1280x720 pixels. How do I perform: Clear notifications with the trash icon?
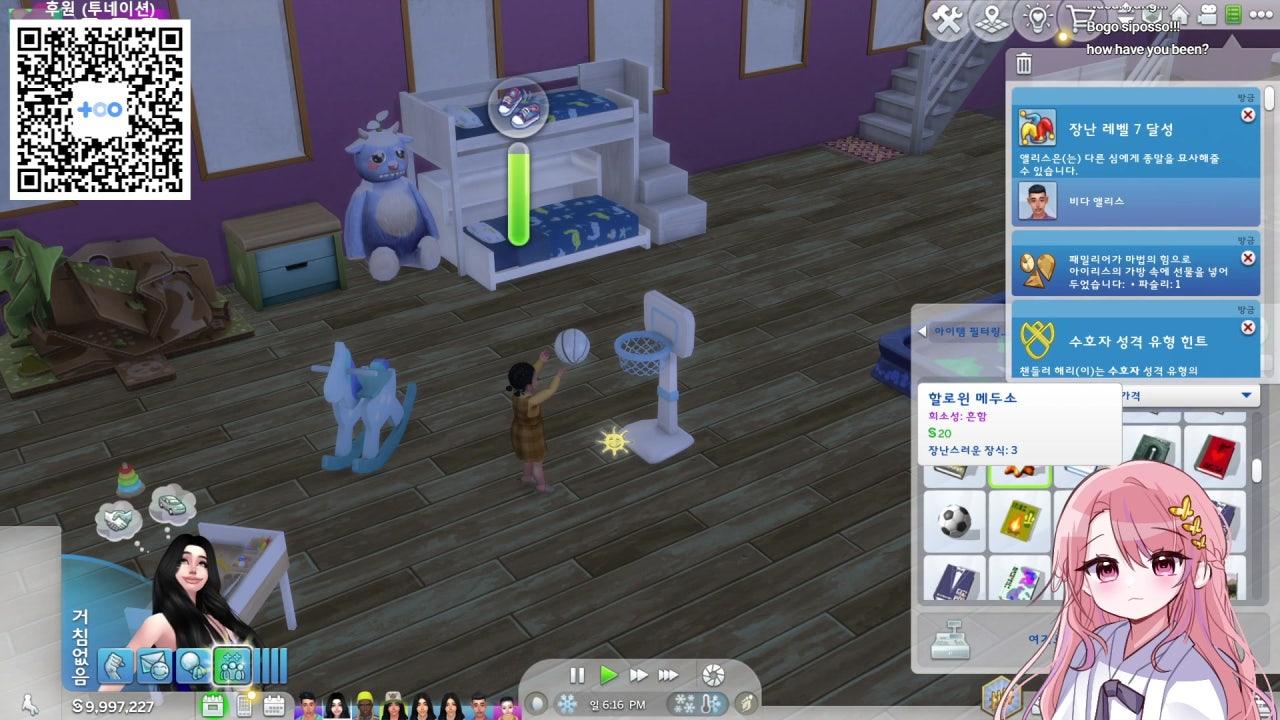pos(1023,63)
